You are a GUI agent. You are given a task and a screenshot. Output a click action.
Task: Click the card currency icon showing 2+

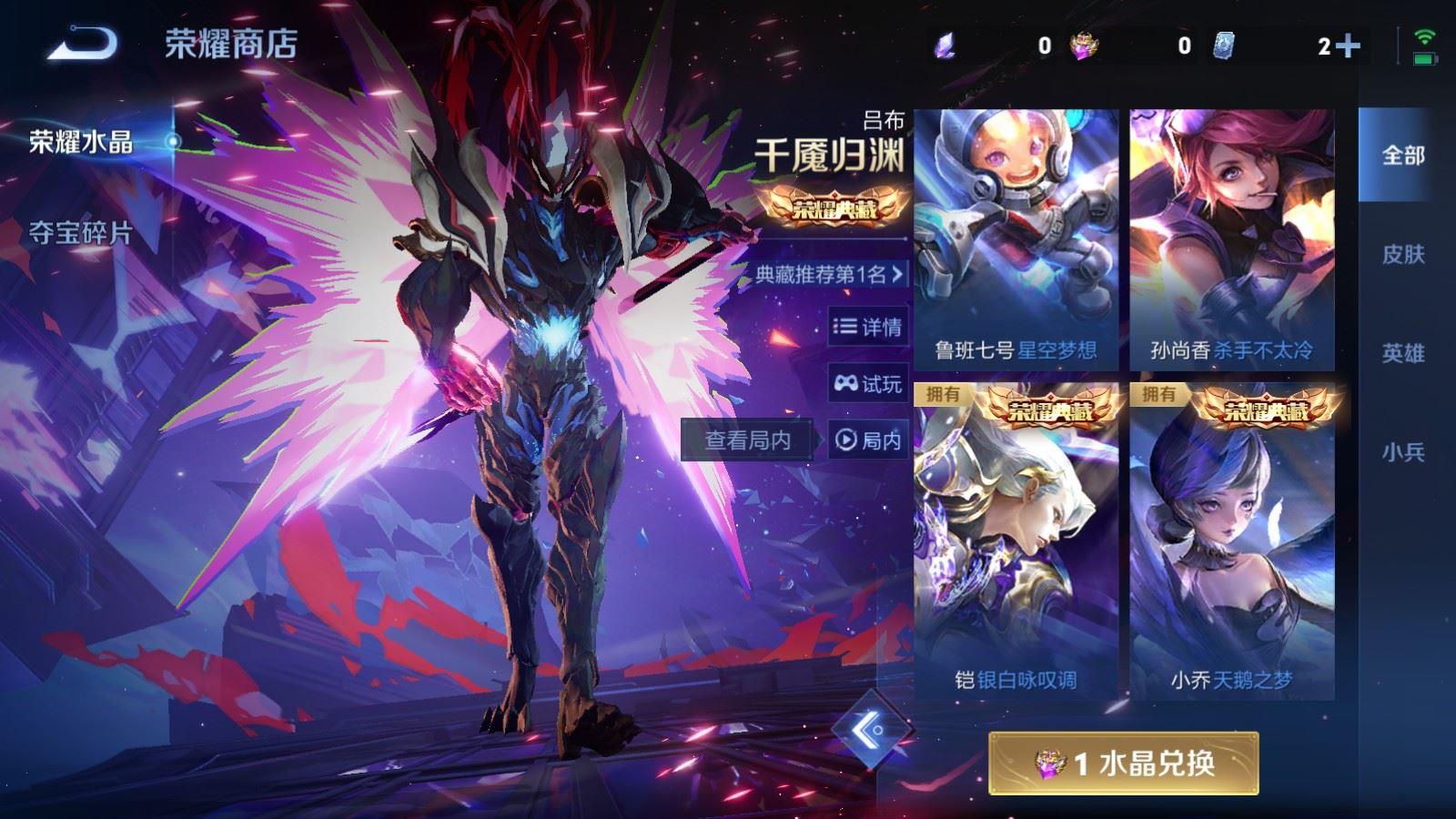coord(1227,43)
